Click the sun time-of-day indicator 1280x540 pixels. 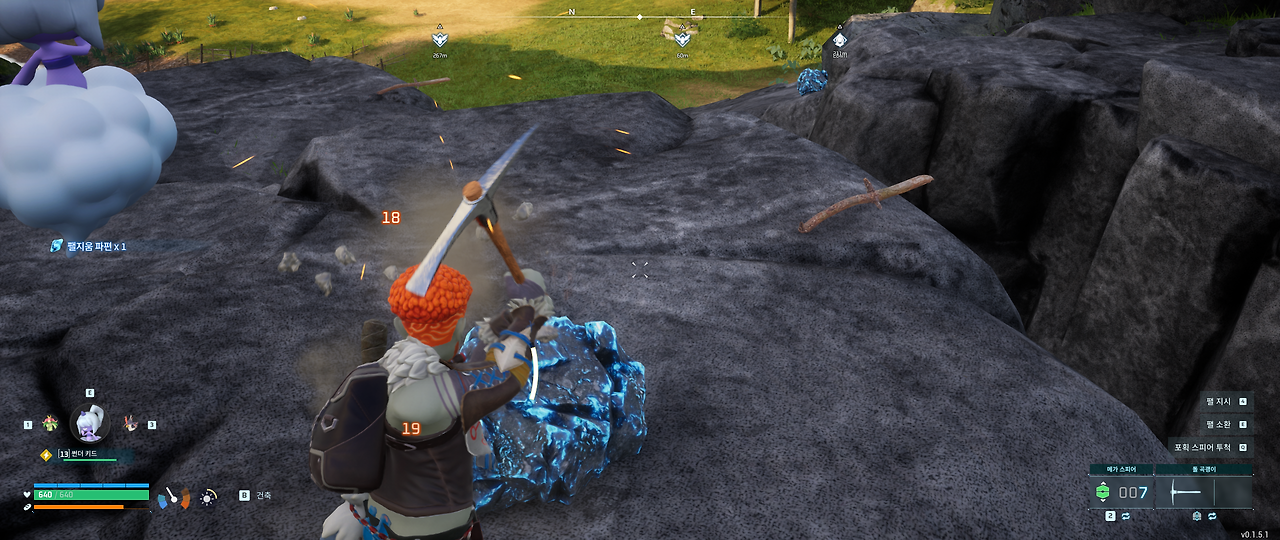tap(208, 496)
